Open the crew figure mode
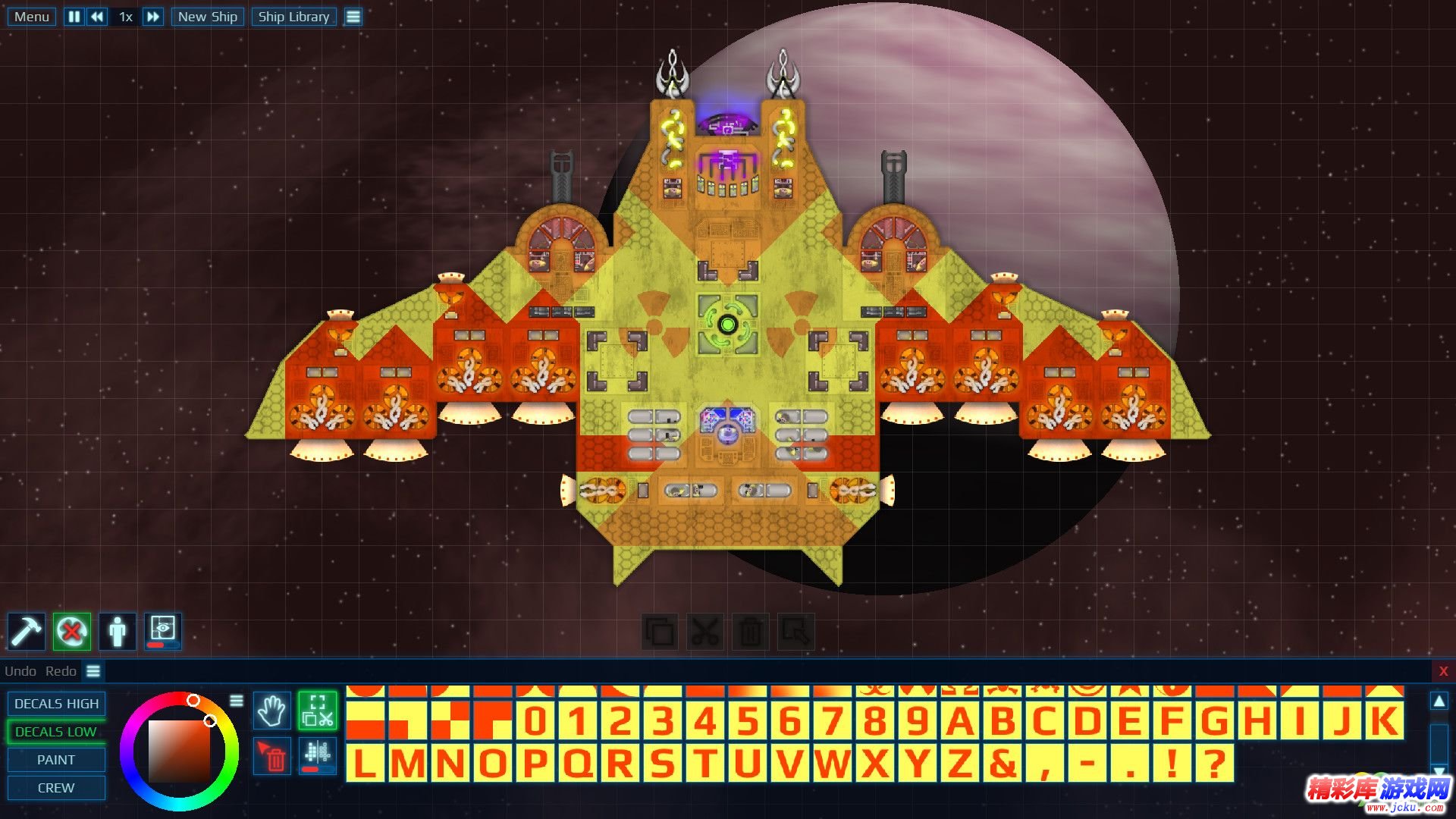The height and width of the screenshot is (819, 1456). (118, 631)
